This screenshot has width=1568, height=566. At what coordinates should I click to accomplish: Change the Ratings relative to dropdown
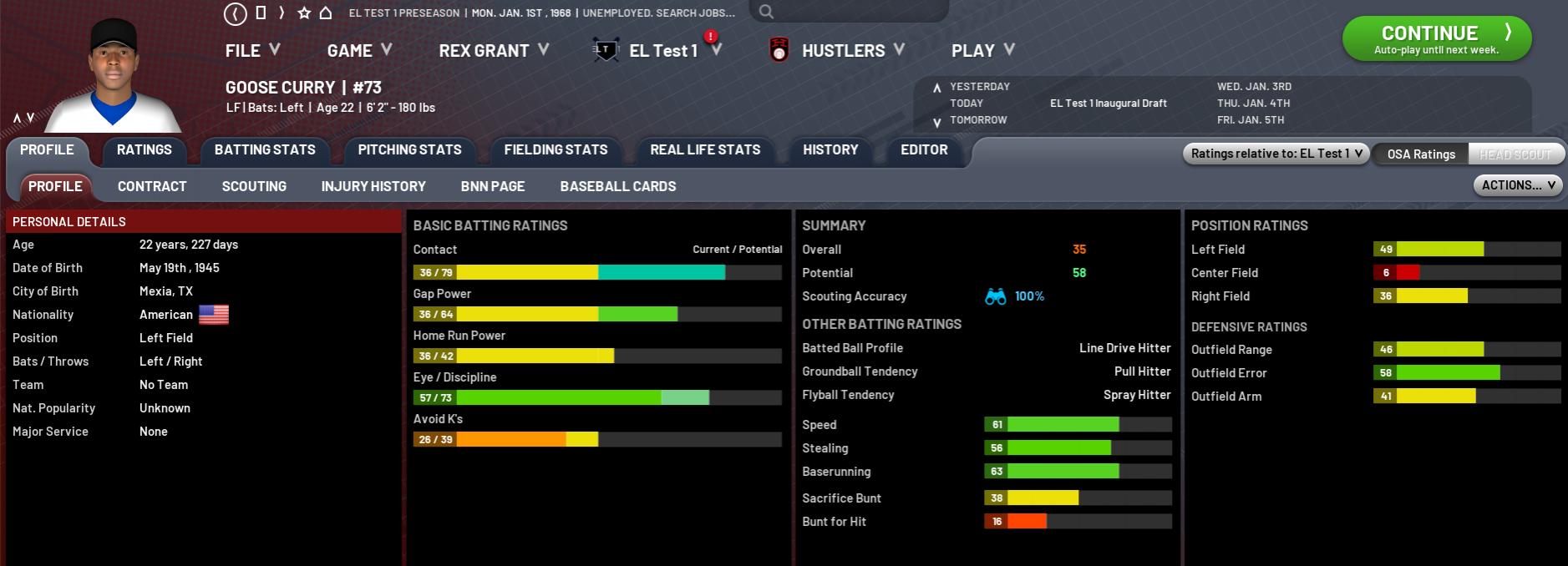tap(1276, 154)
